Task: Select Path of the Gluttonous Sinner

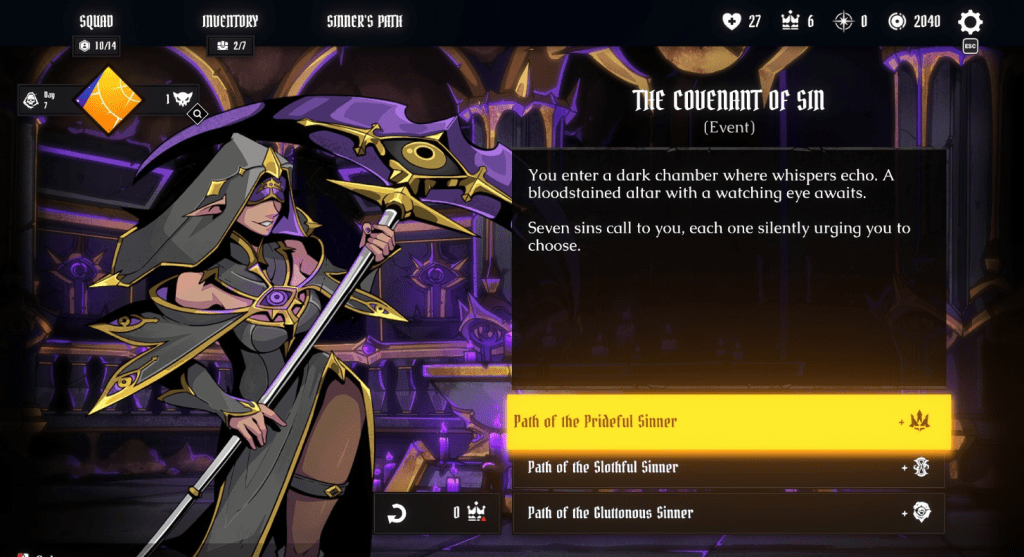Action: pyautogui.click(x=729, y=513)
